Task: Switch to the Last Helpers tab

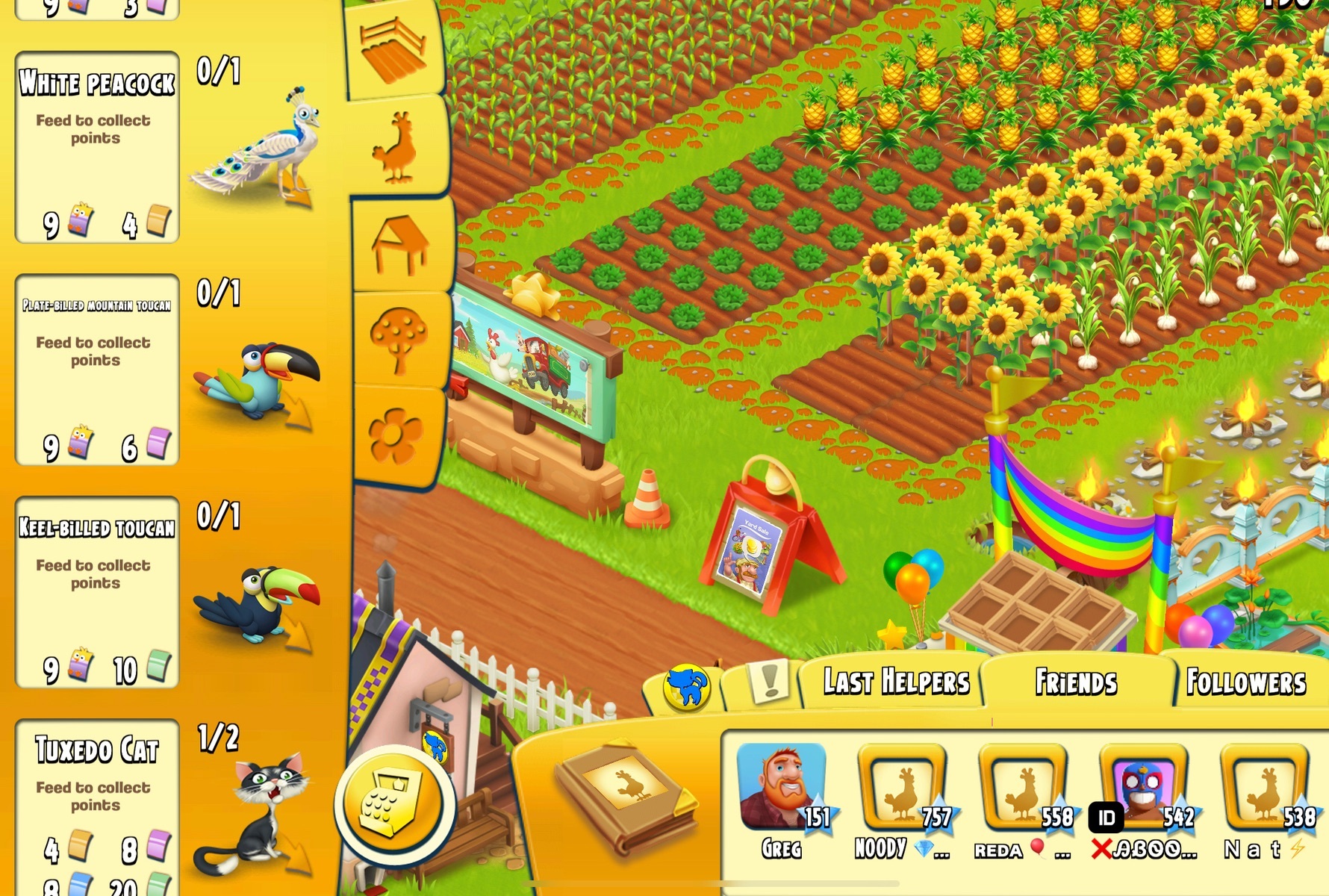Action: point(894,682)
